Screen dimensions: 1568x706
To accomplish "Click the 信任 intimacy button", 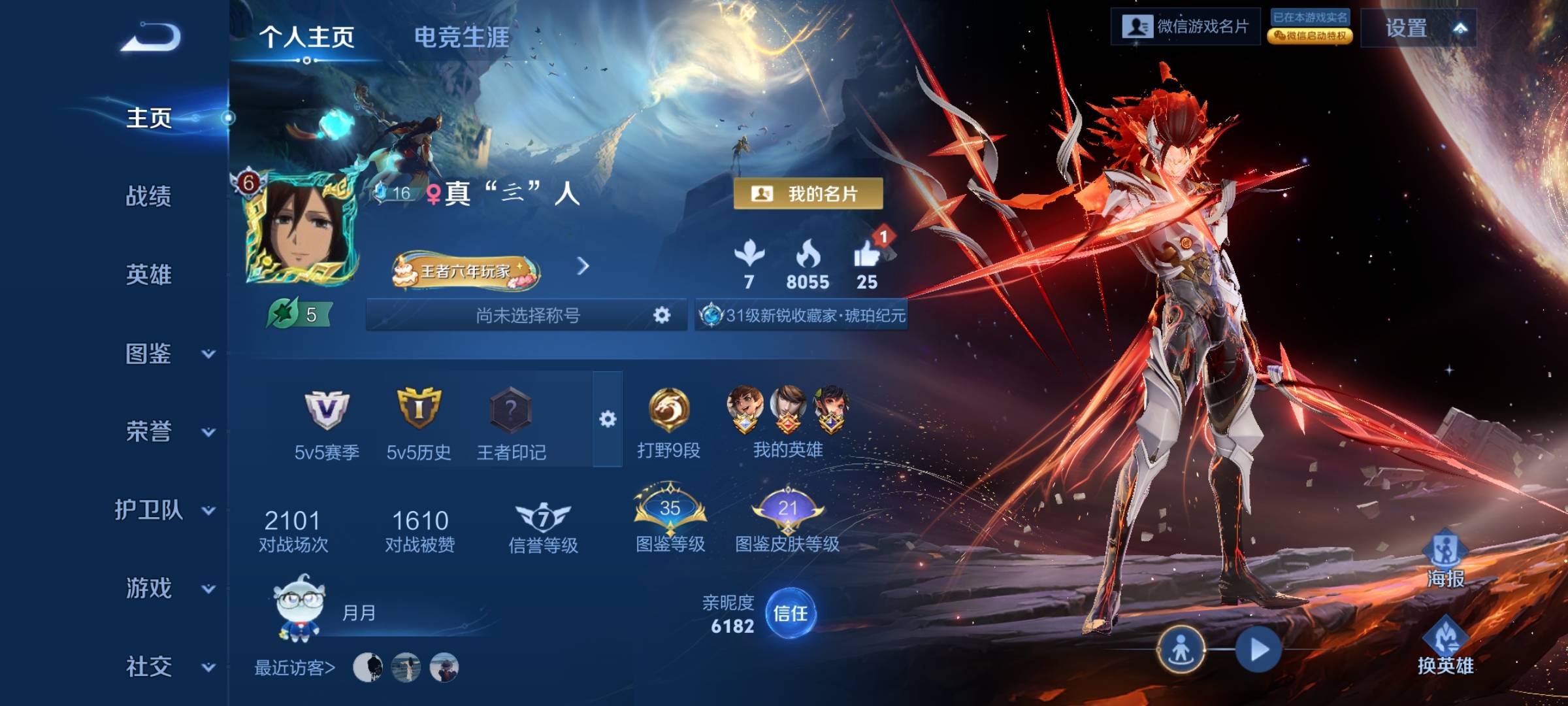I will pos(791,613).
